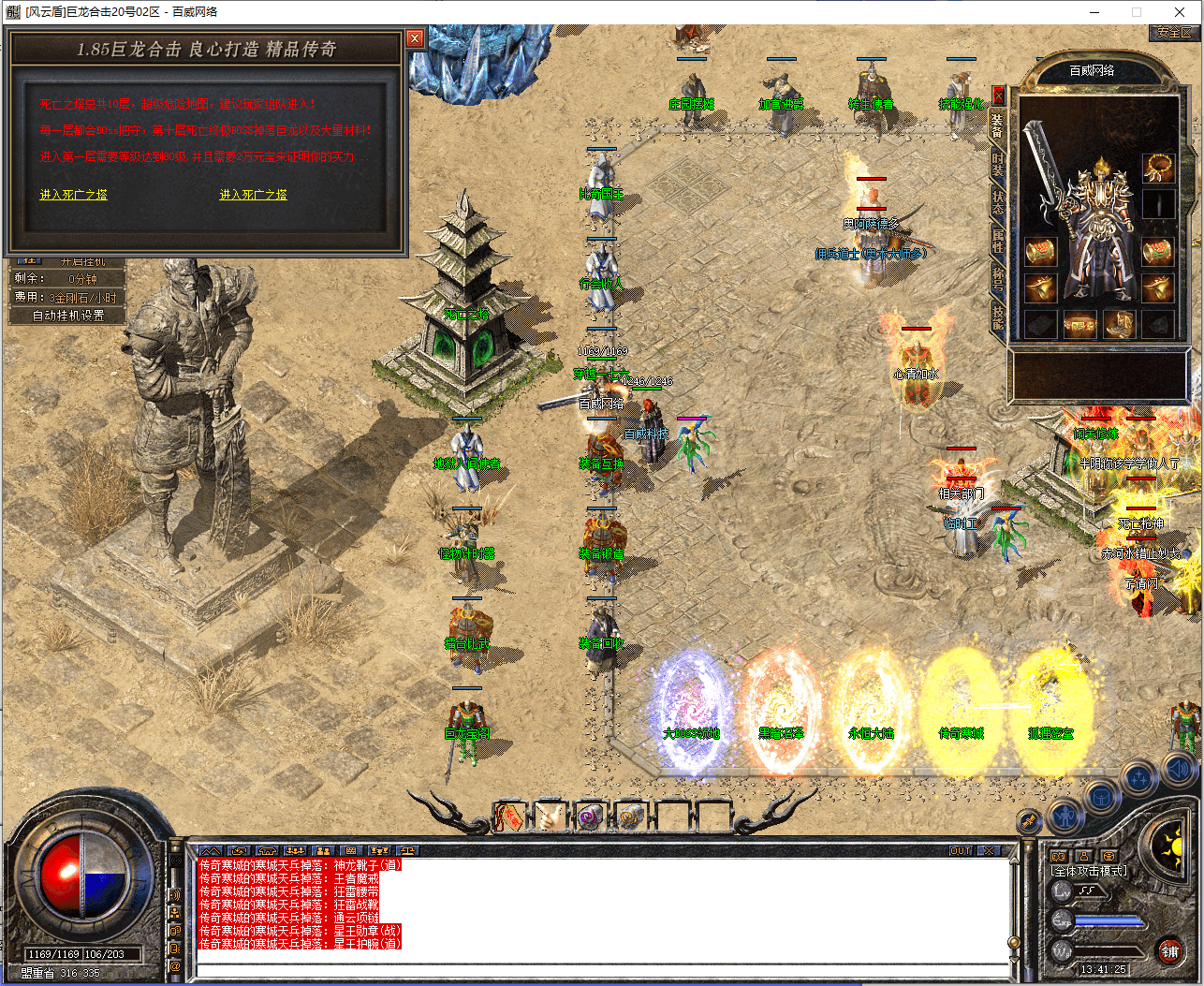Image resolution: width=1204 pixels, height=986 pixels.
Task: Select the 装备 equipment tab
Action: (x=998, y=125)
